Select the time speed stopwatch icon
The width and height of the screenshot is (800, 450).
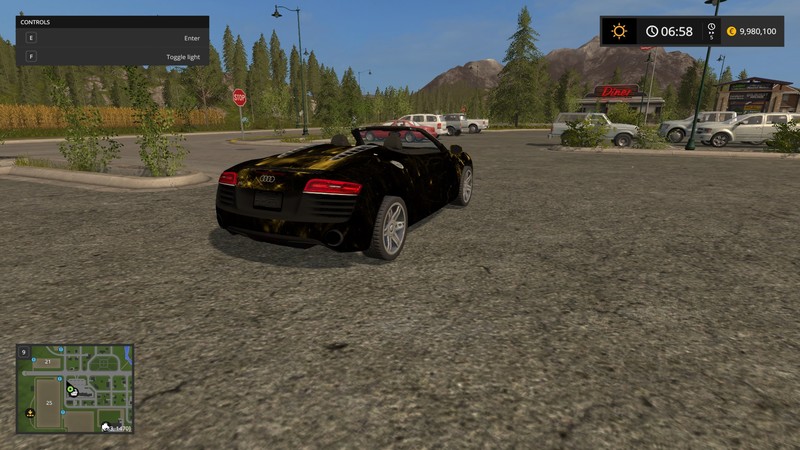pyautogui.click(x=711, y=29)
